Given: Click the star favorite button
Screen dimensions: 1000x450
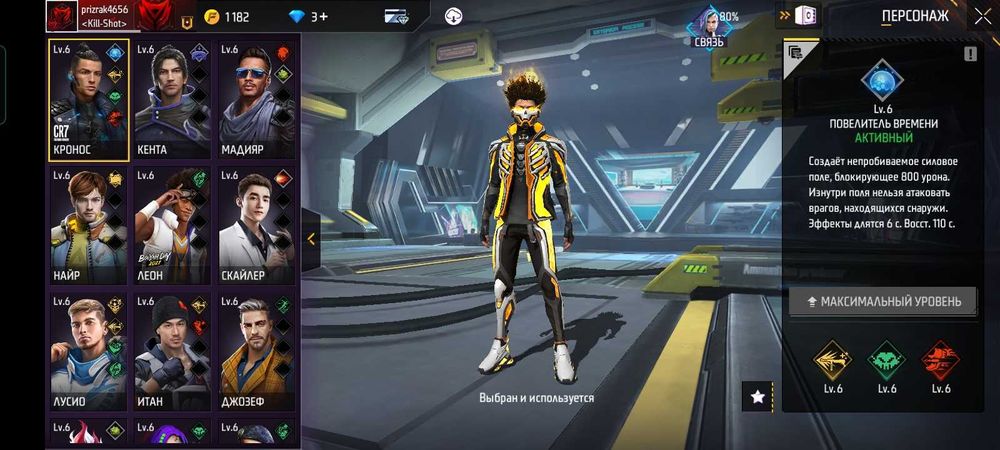Looking at the screenshot, I should pyautogui.click(x=757, y=397).
